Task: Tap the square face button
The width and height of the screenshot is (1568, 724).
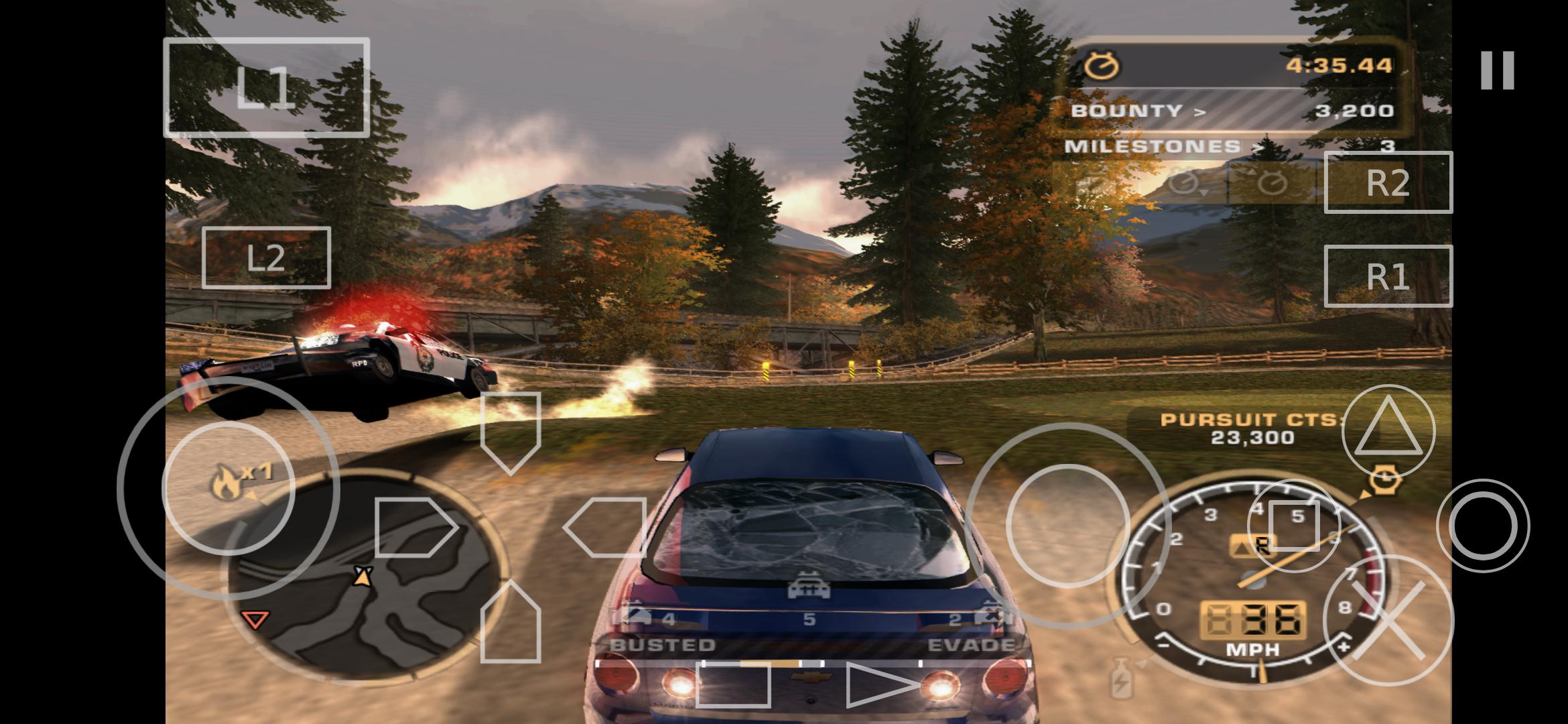Action: (1294, 526)
